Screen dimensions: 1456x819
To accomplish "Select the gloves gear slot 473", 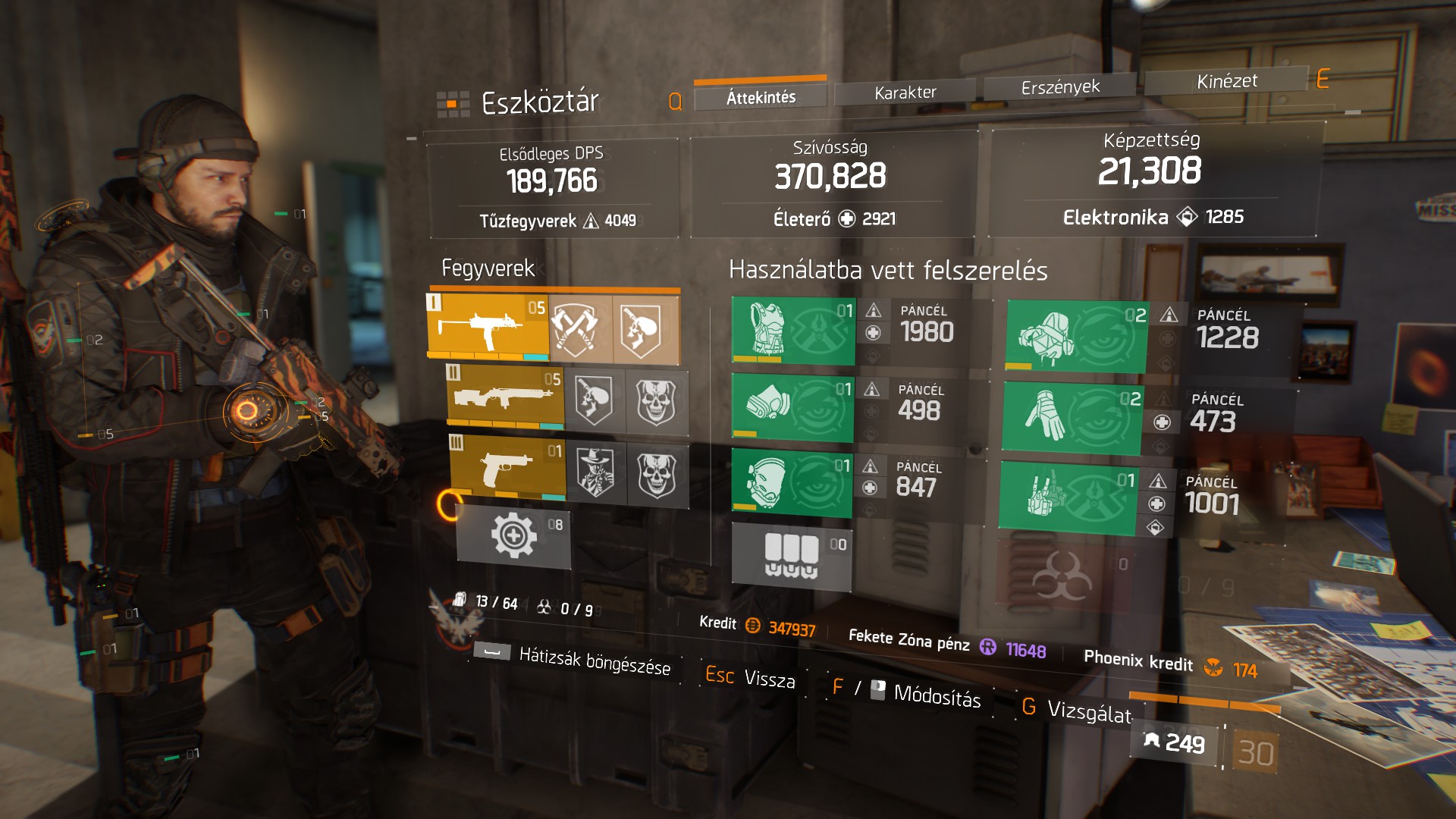I will click(x=1072, y=418).
